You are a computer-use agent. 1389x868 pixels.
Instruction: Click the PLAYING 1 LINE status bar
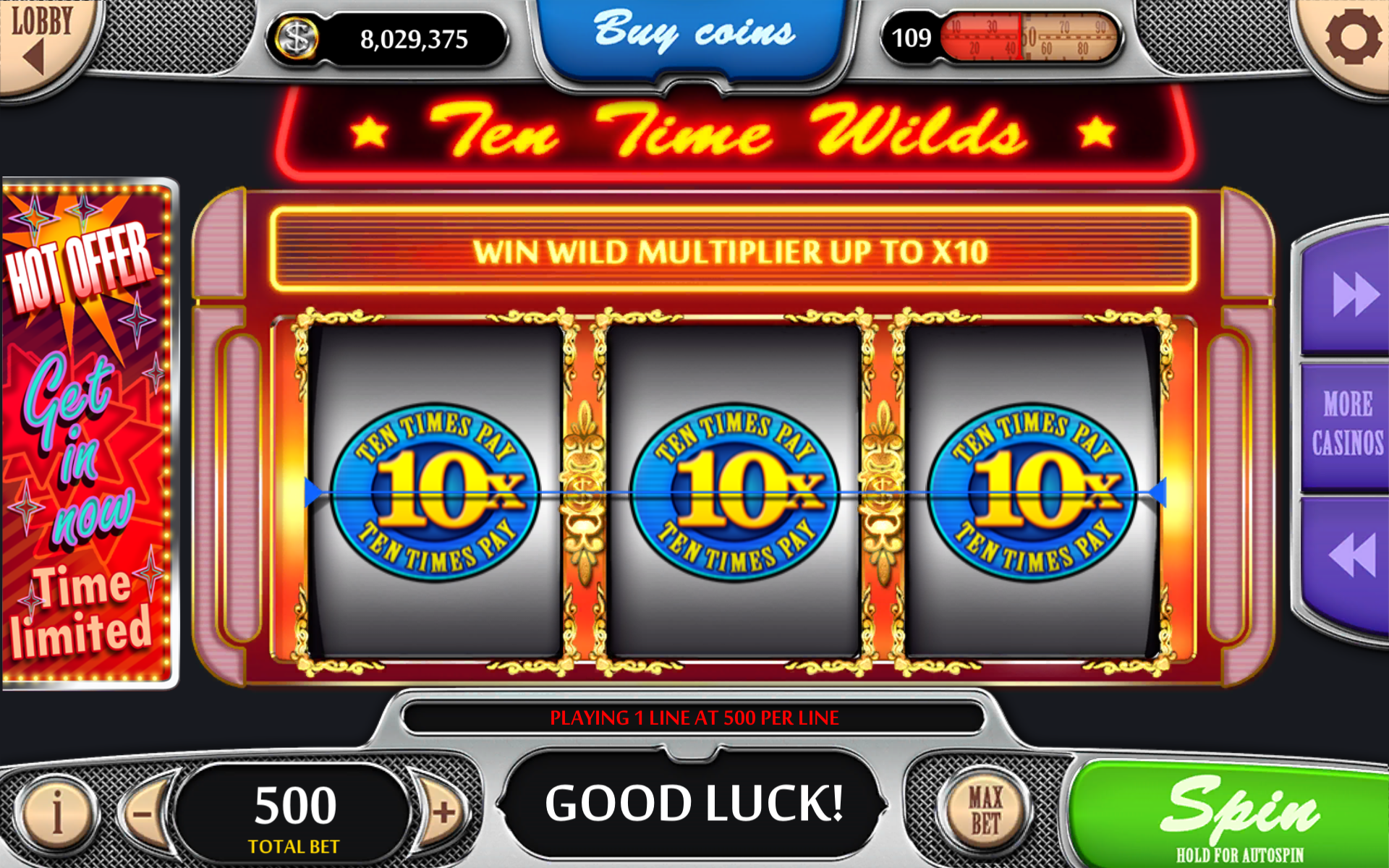[x=694, y=718]
